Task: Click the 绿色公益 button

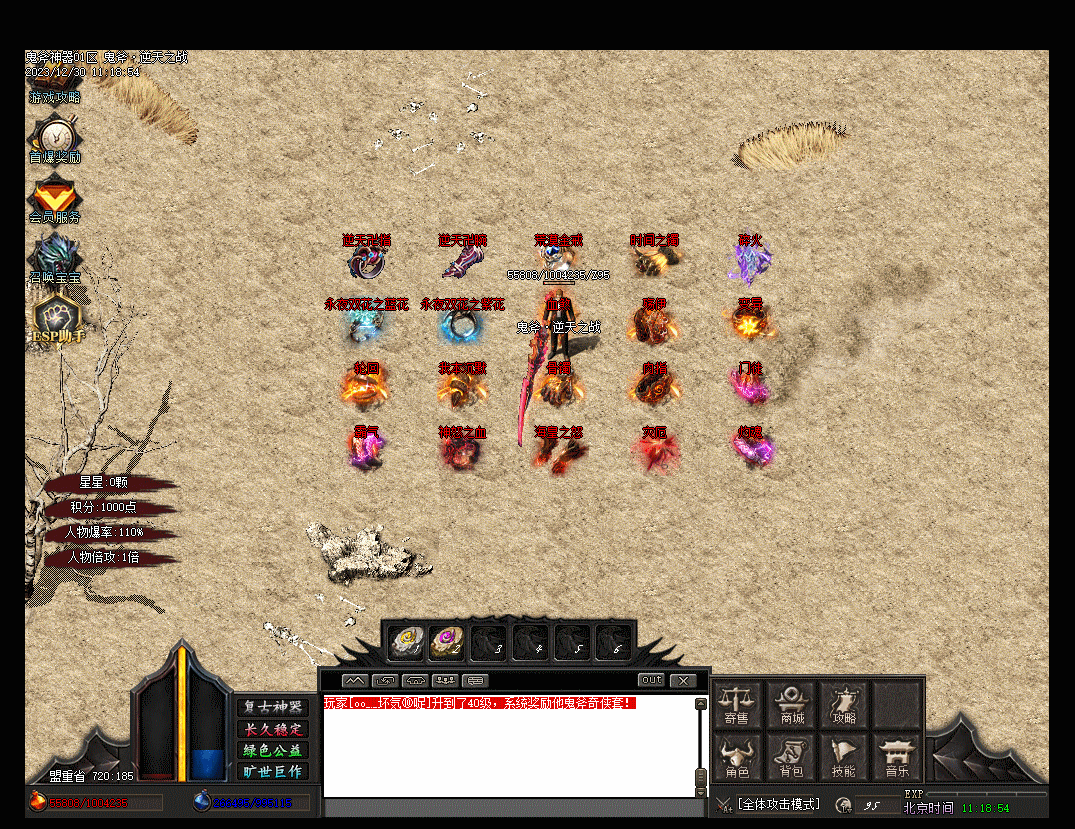Action: tap(272, 750)
